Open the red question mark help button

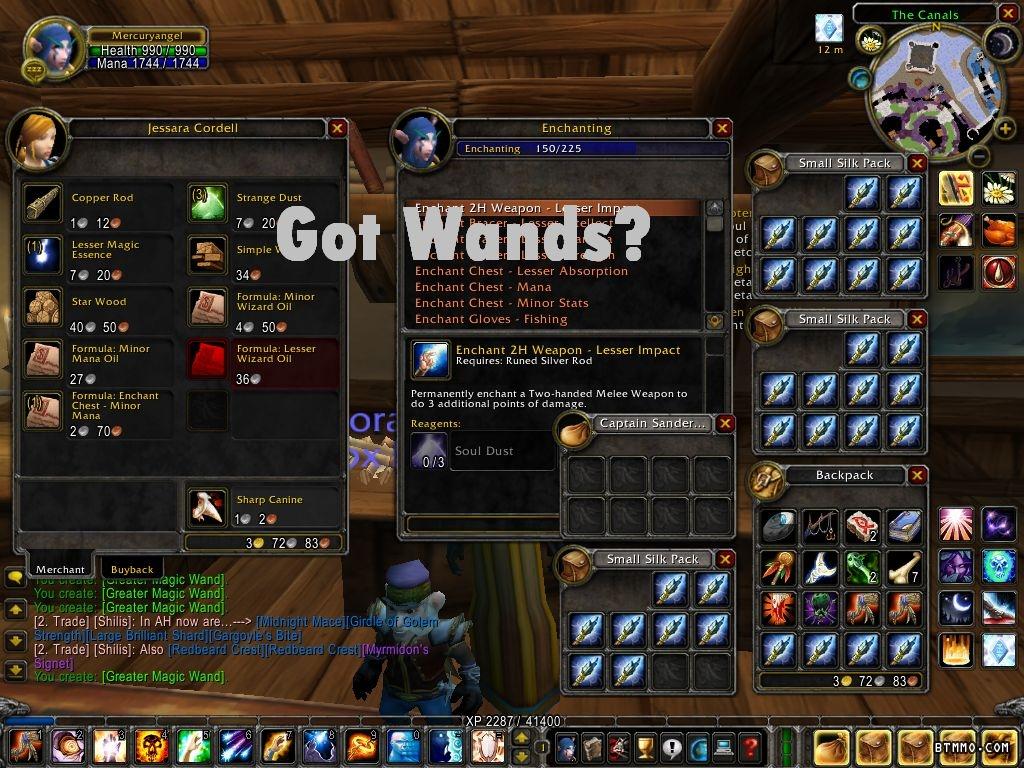pos(750,746)
